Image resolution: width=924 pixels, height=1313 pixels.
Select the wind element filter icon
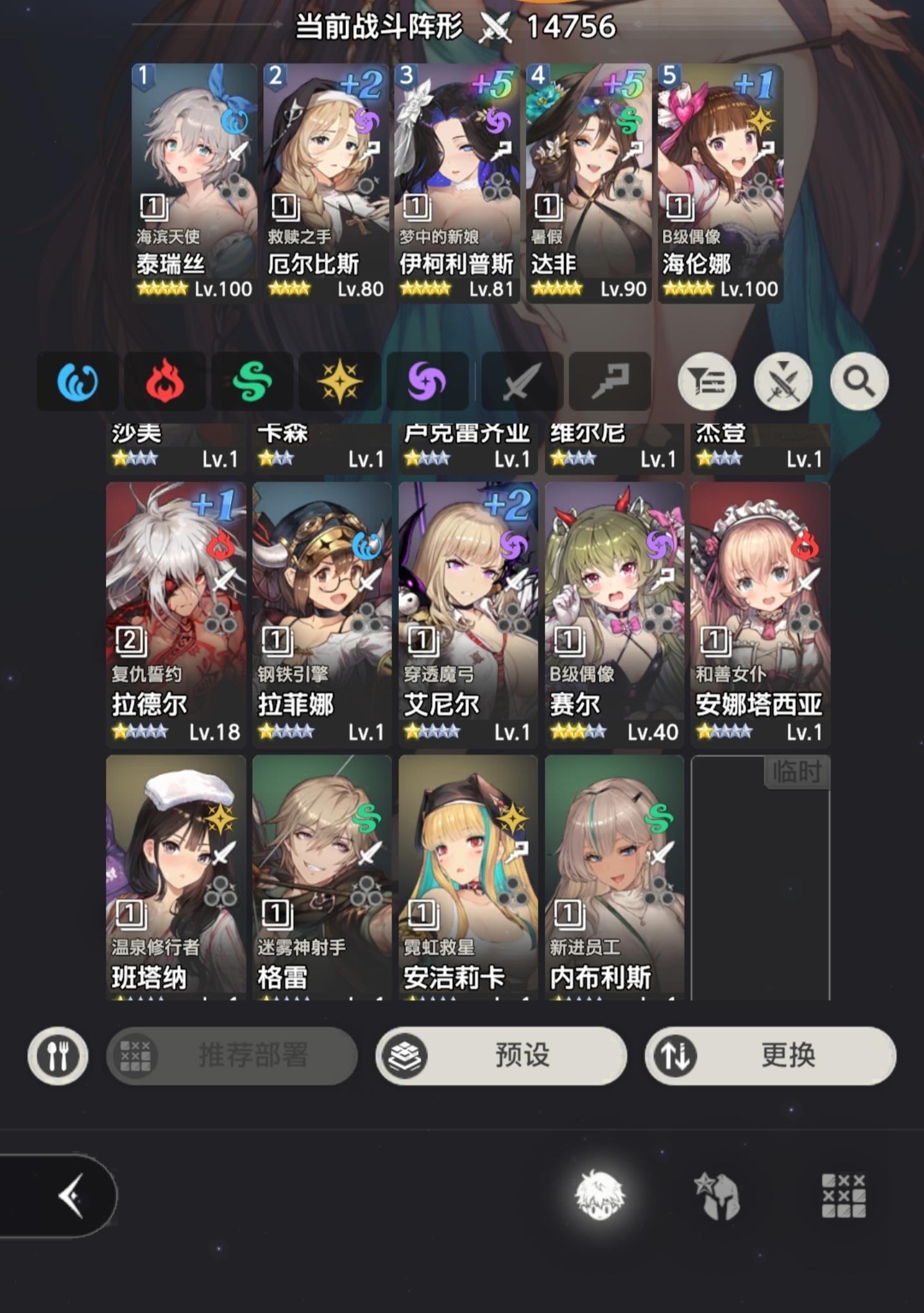[252, 380]
